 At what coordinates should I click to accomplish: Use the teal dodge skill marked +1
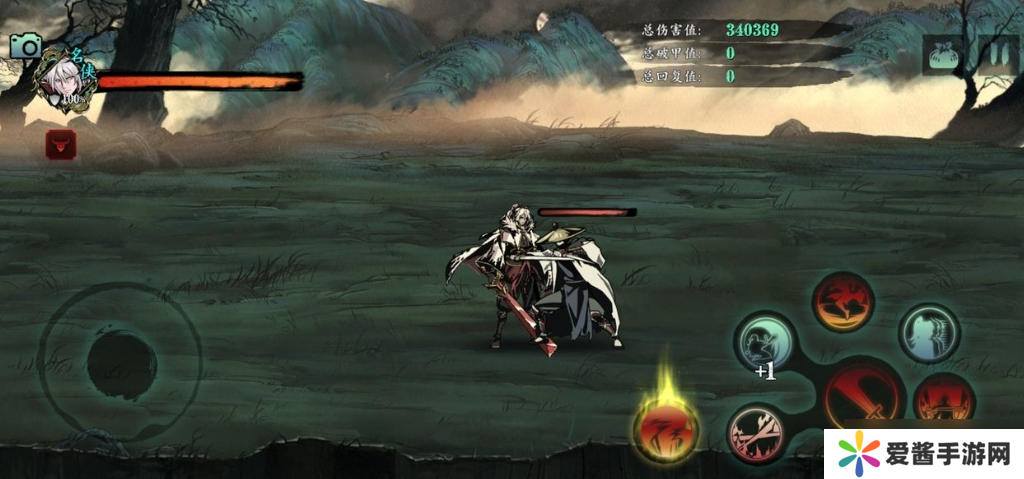tap(765, 340)
